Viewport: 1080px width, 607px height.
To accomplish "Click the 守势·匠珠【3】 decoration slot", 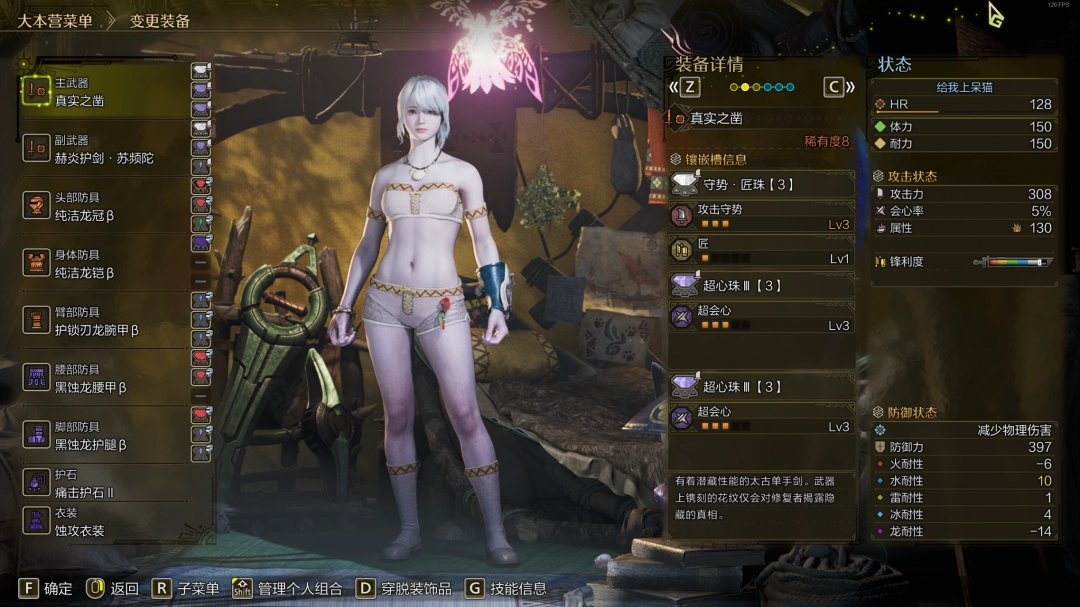I will click(x=762, y=184).
